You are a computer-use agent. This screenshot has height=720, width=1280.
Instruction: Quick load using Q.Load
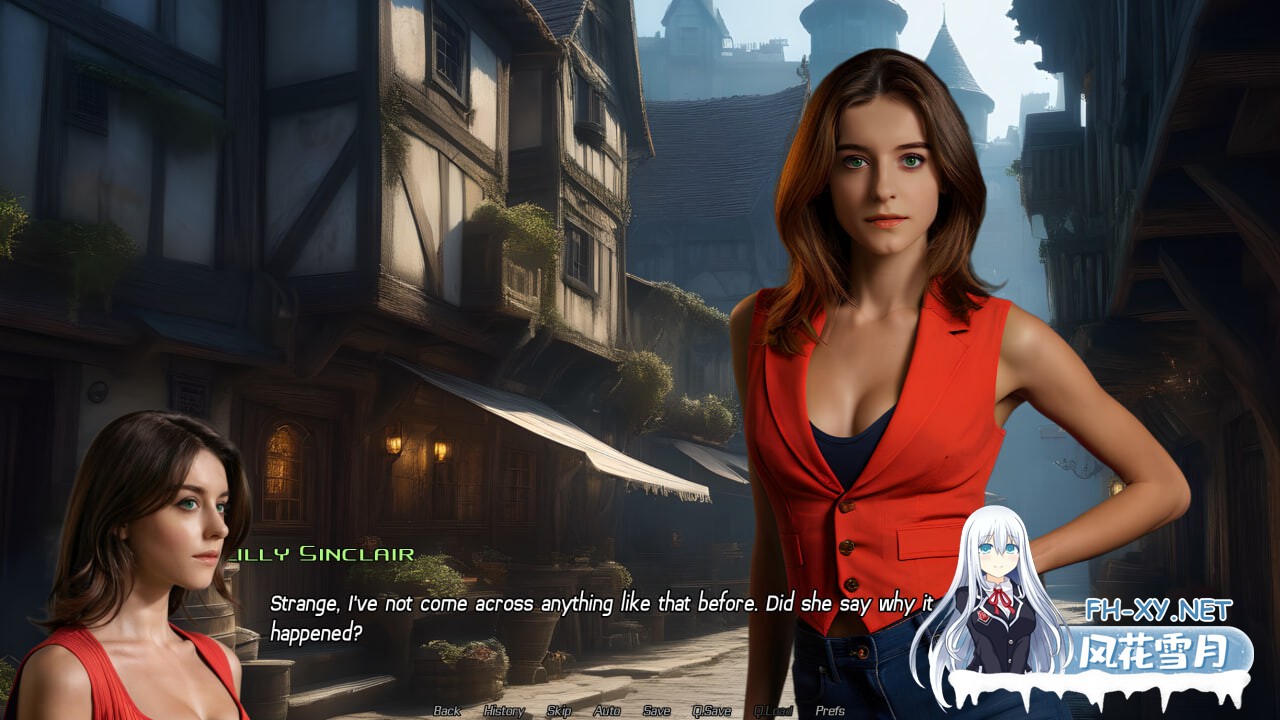[x=773, y=711]
